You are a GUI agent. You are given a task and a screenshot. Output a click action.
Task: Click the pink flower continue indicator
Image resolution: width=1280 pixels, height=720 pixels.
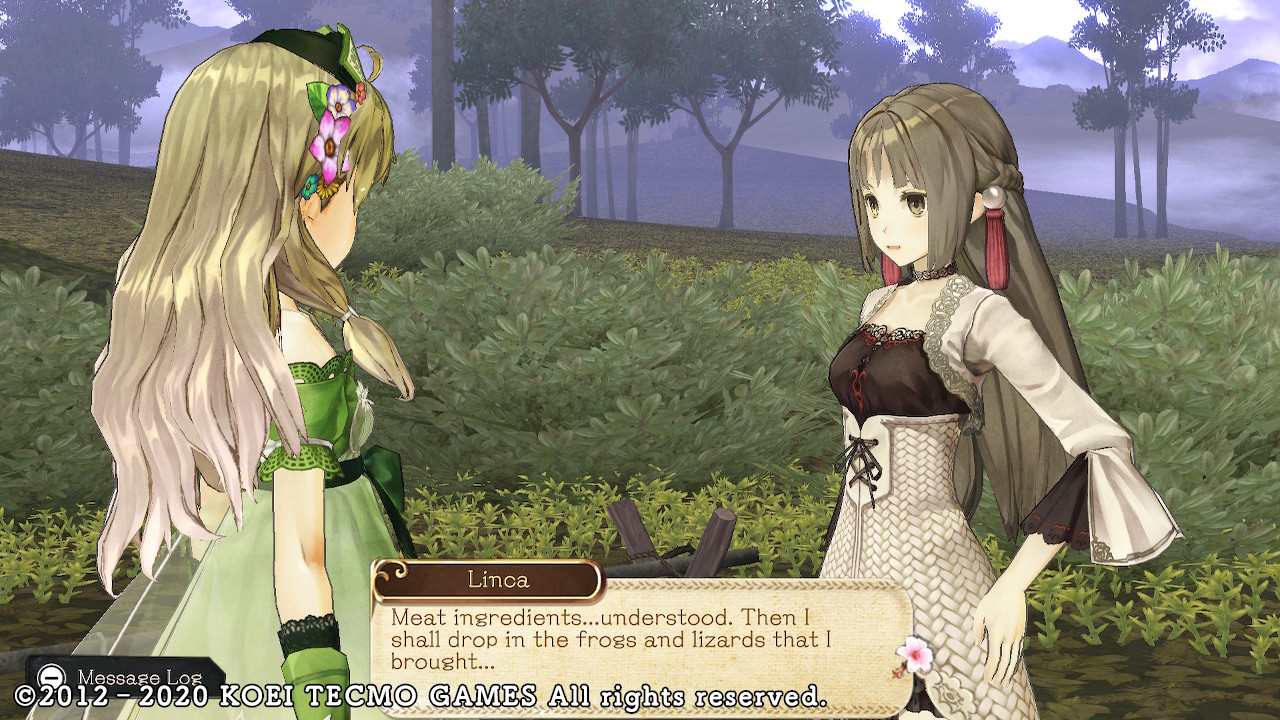pos(913,654)
